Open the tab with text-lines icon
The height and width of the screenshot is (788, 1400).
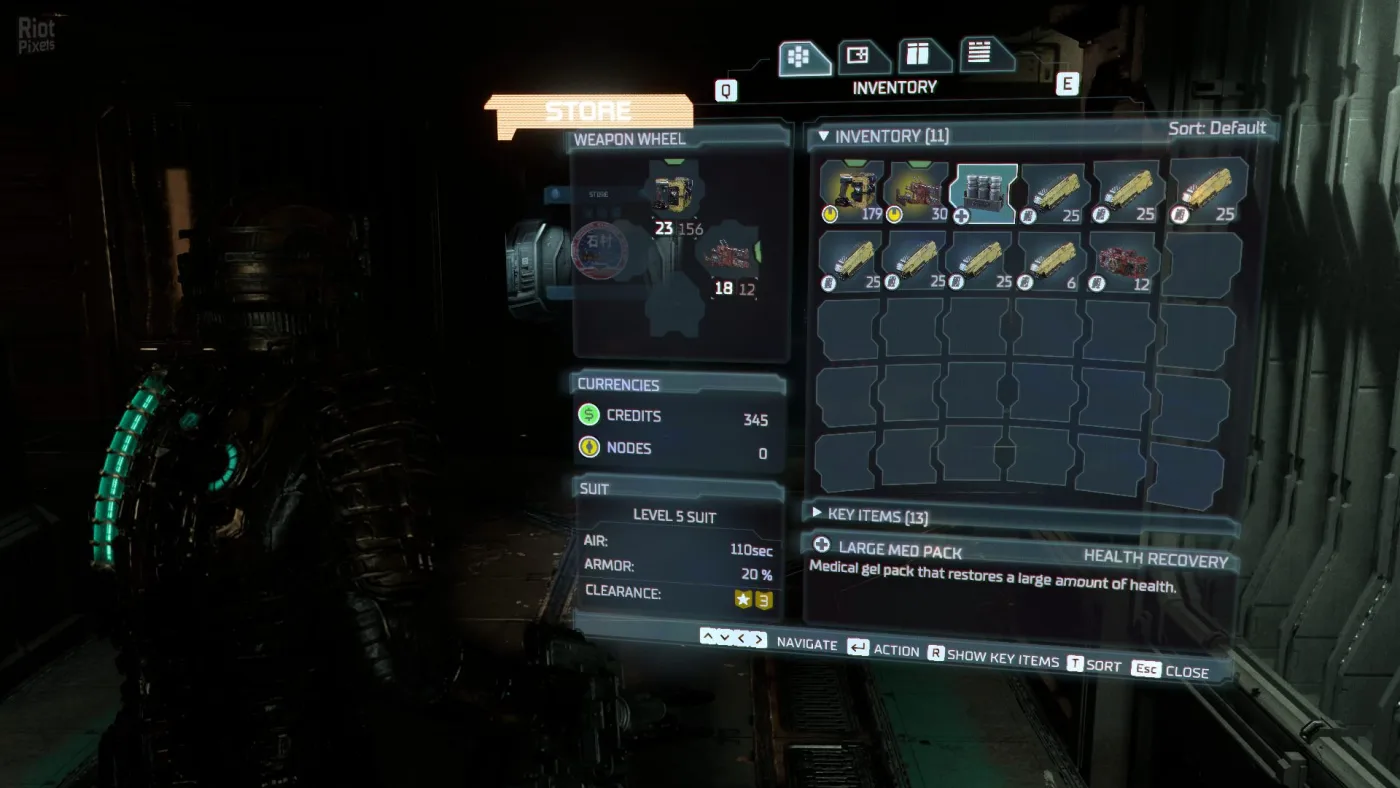(985, 53)
